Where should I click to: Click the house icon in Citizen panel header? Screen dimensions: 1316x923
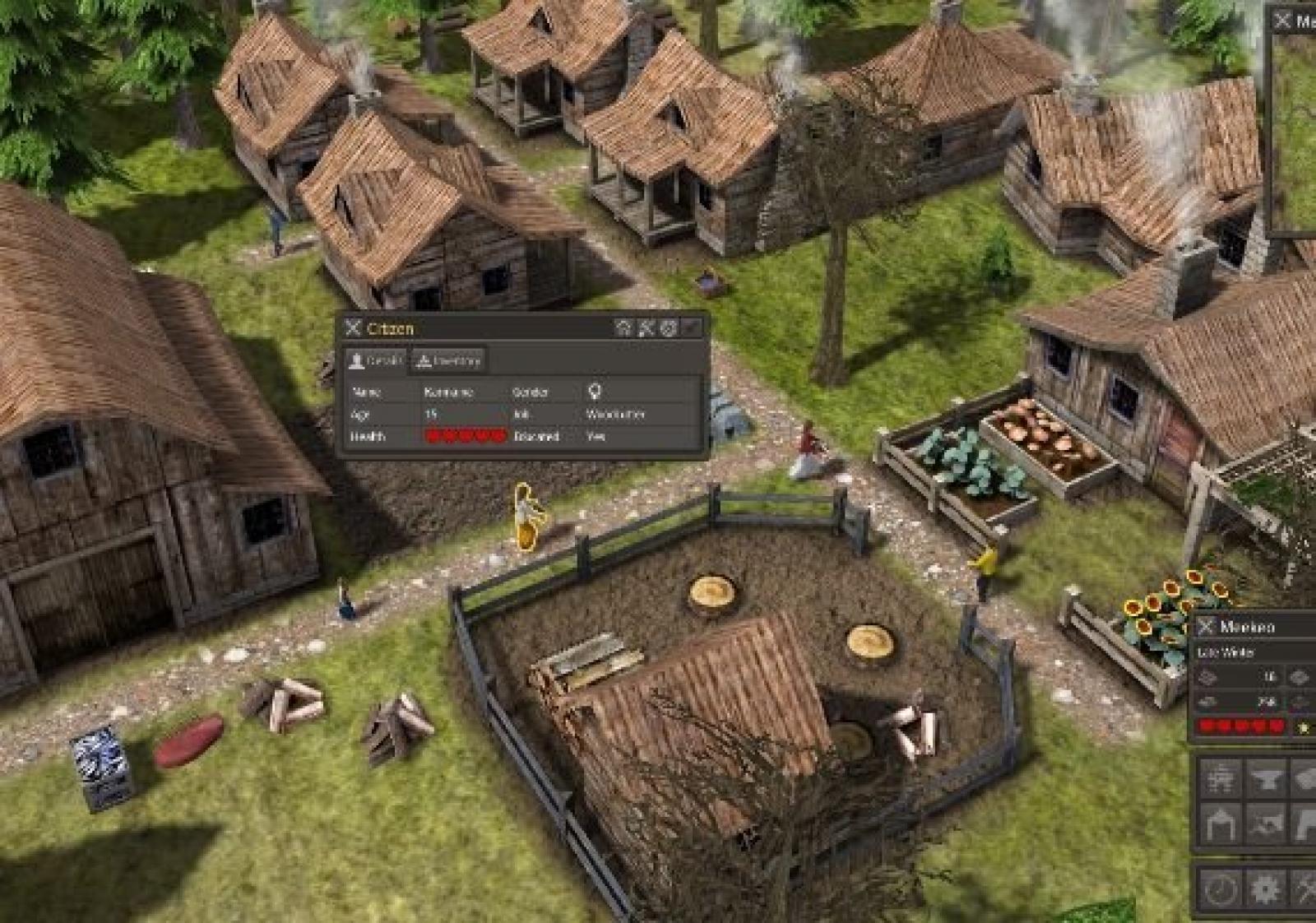click(x=623, y=328)
